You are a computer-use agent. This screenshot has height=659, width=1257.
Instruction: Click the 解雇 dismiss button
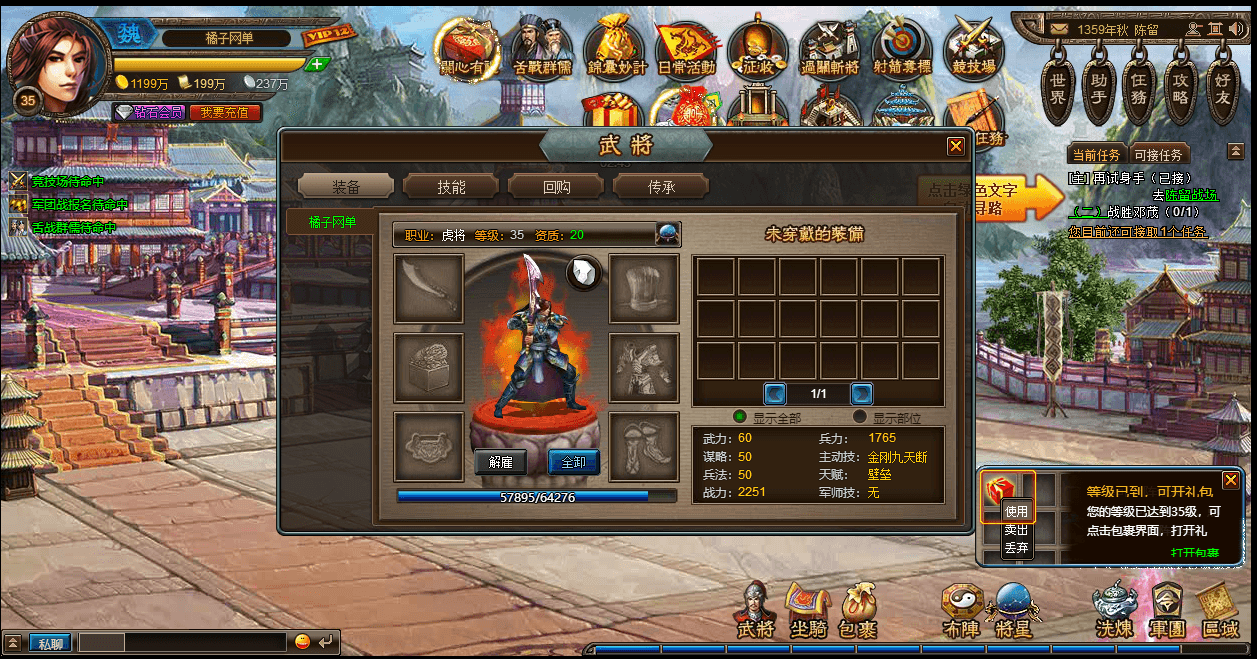[x=500, y=462]
